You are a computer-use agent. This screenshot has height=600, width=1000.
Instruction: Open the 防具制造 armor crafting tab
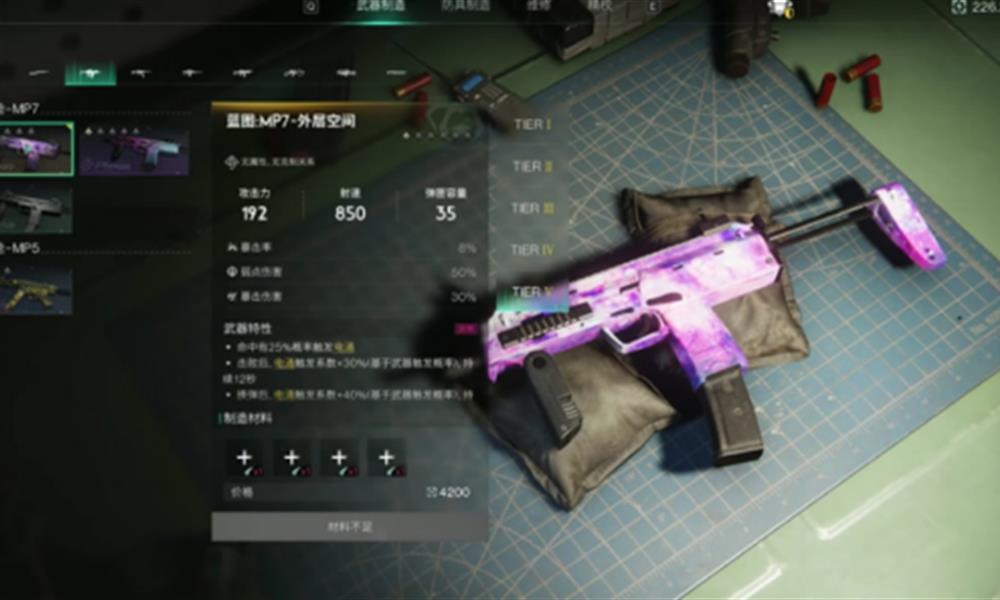466,6
